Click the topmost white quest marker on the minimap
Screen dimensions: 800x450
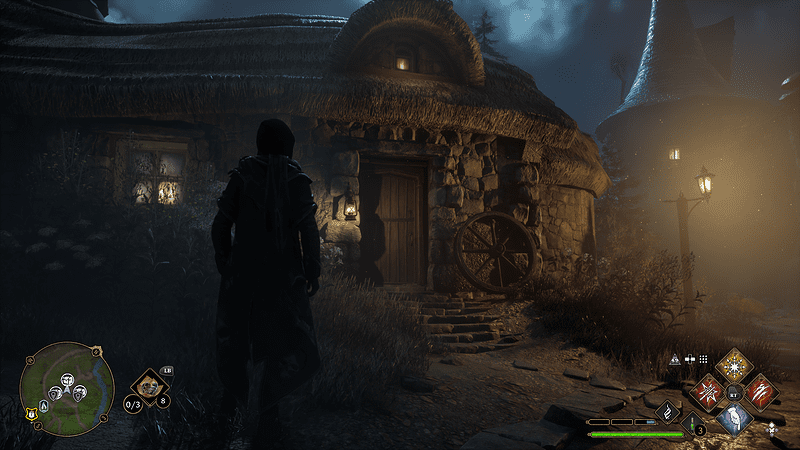(67, 380)
